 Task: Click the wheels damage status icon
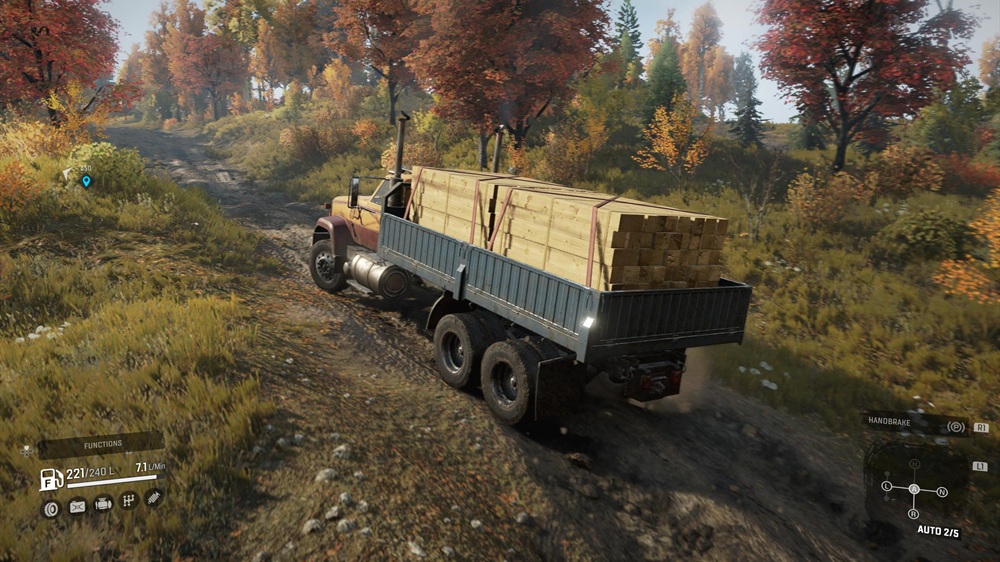pyautogui.click(x=50, y=508)
